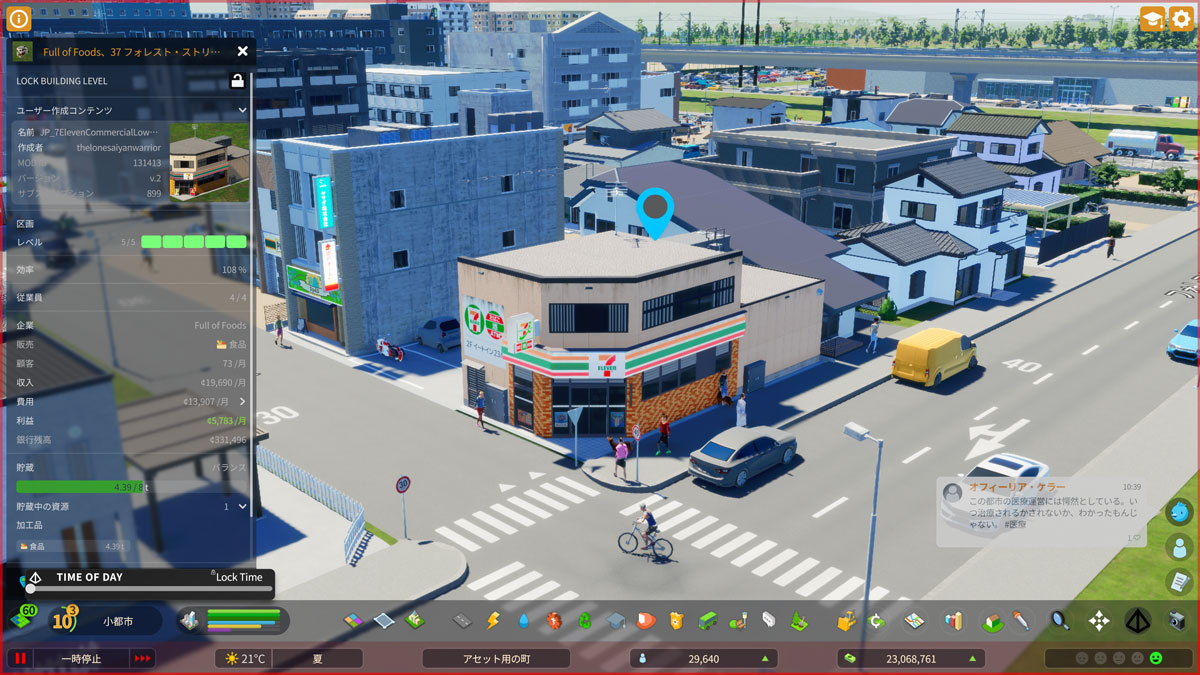This screenshot has height=675, width=1200.
Task: Toggle the Lock Time option
Action: [238, 577]
